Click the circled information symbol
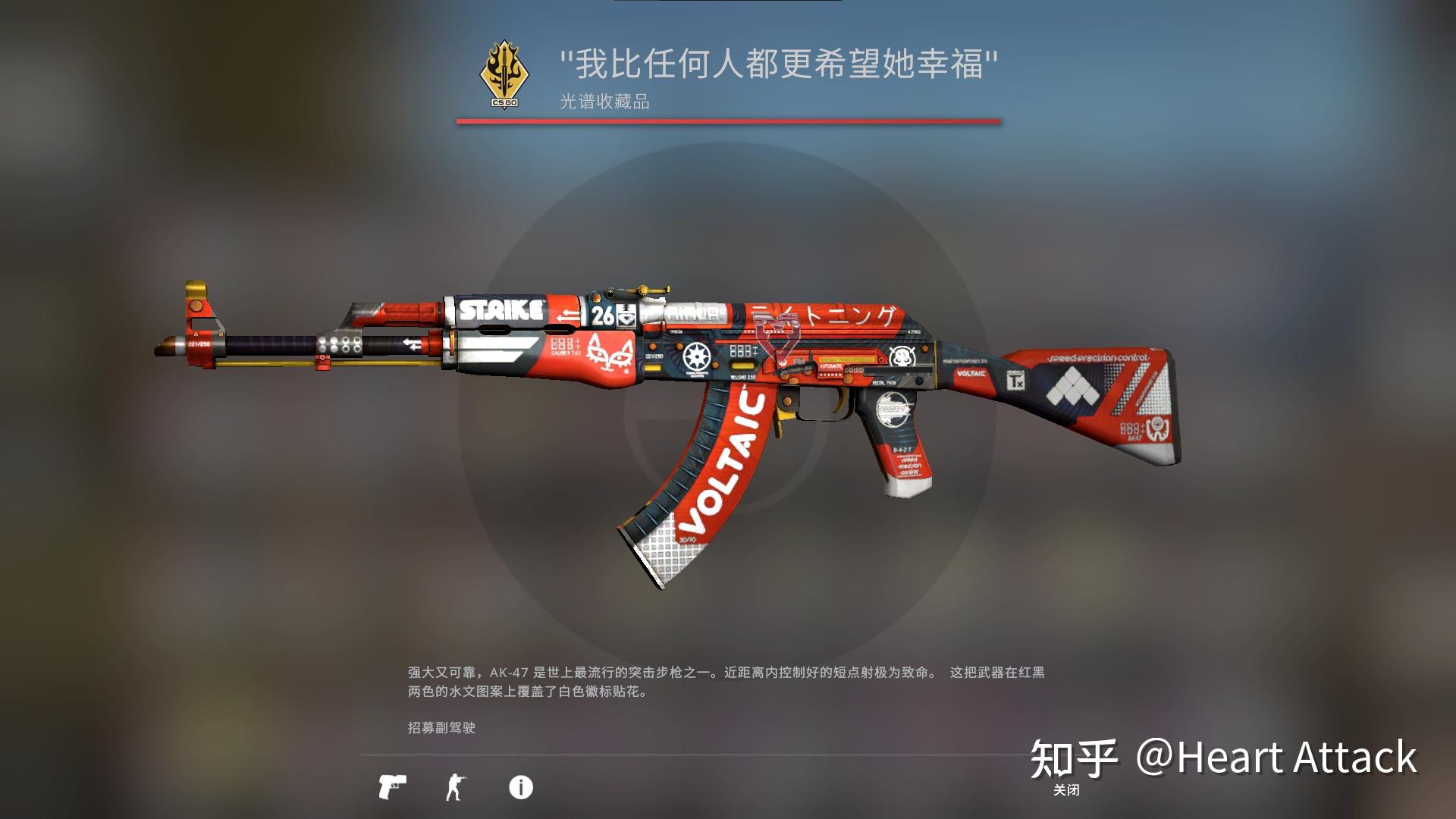This screenshot has width=1456, height=819. click(x=519, y=786)
